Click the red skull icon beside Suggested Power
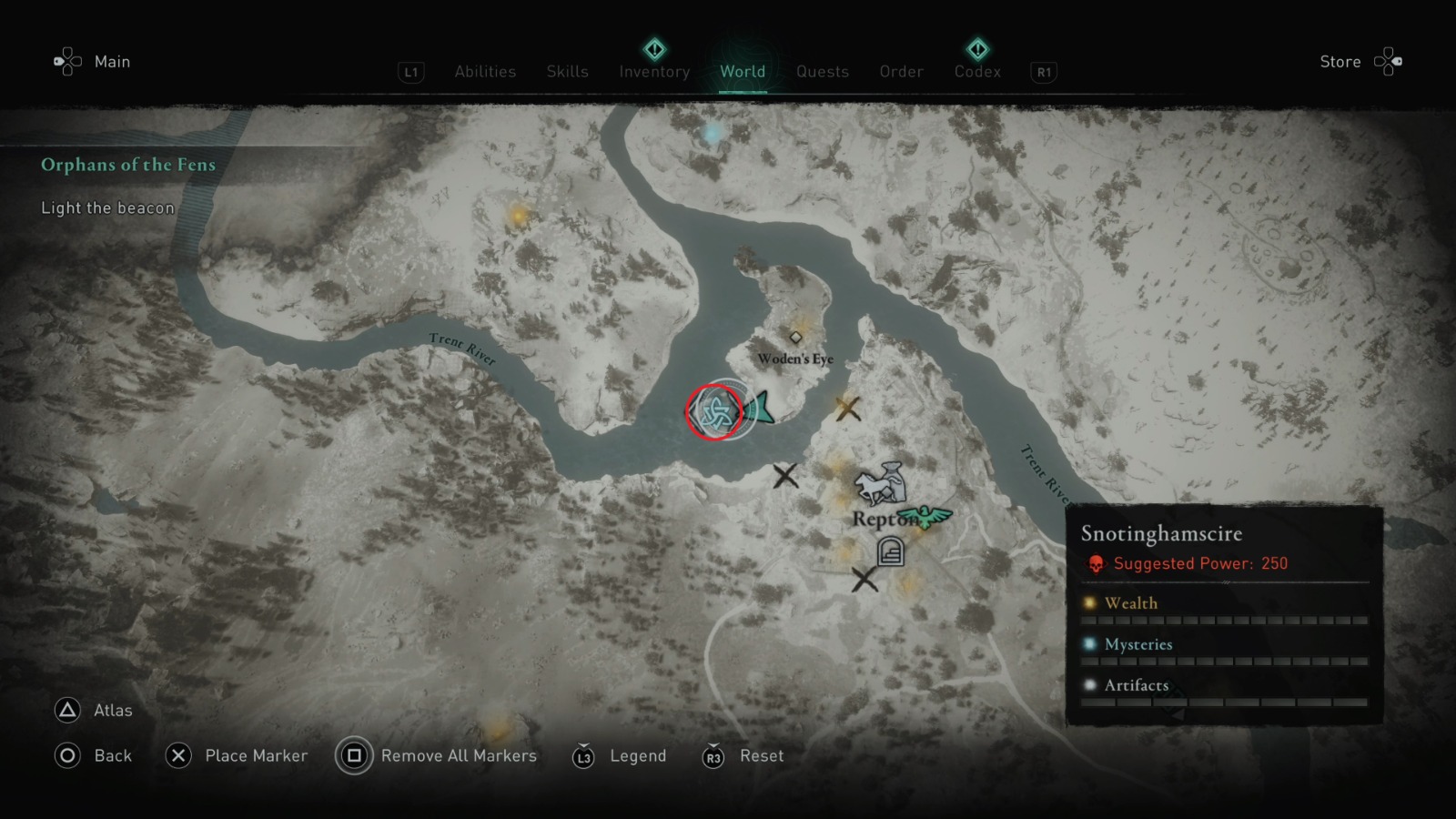 (1094, 562)
